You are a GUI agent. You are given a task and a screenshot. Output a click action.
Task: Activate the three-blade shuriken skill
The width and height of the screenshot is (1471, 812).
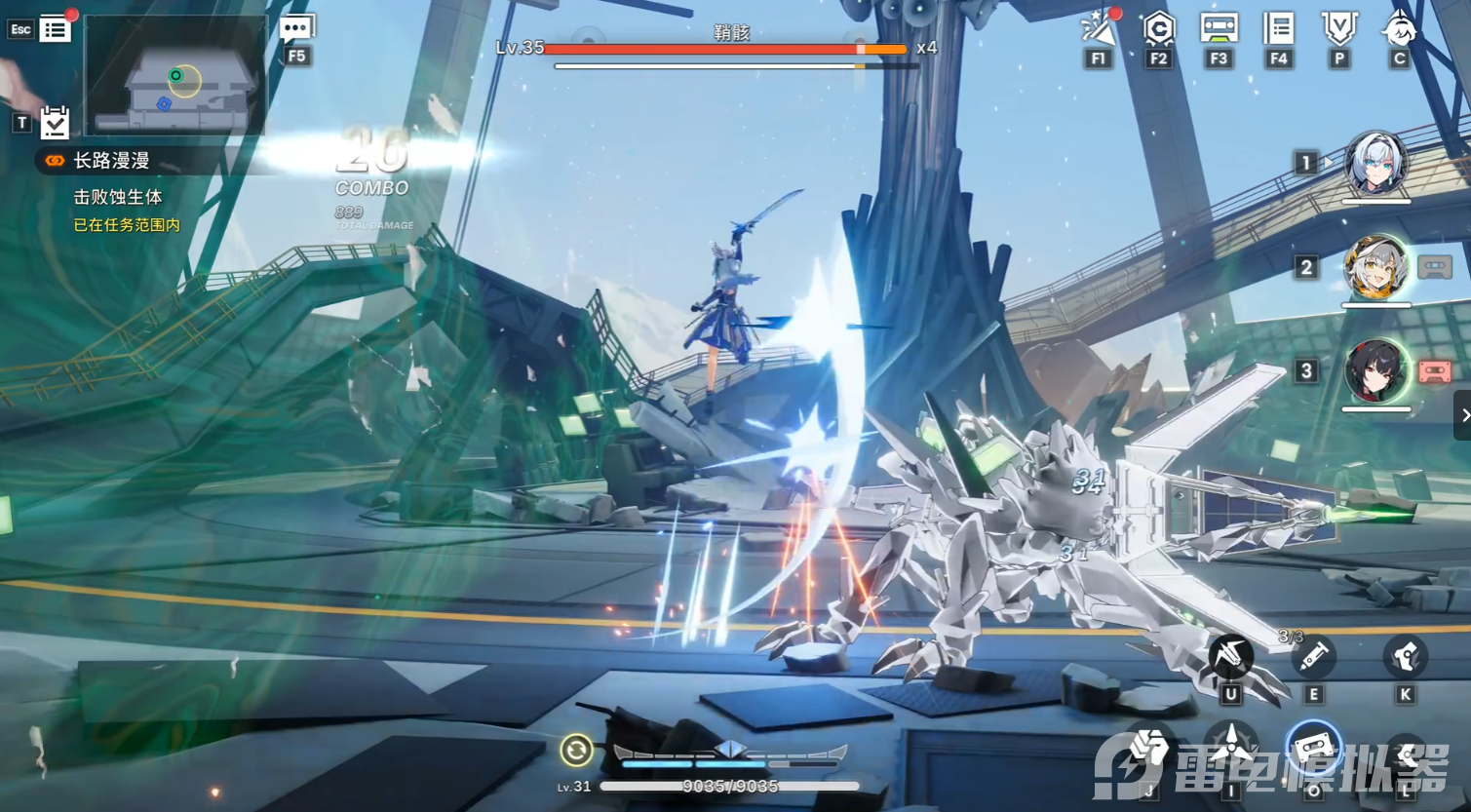pos(1231,748)
